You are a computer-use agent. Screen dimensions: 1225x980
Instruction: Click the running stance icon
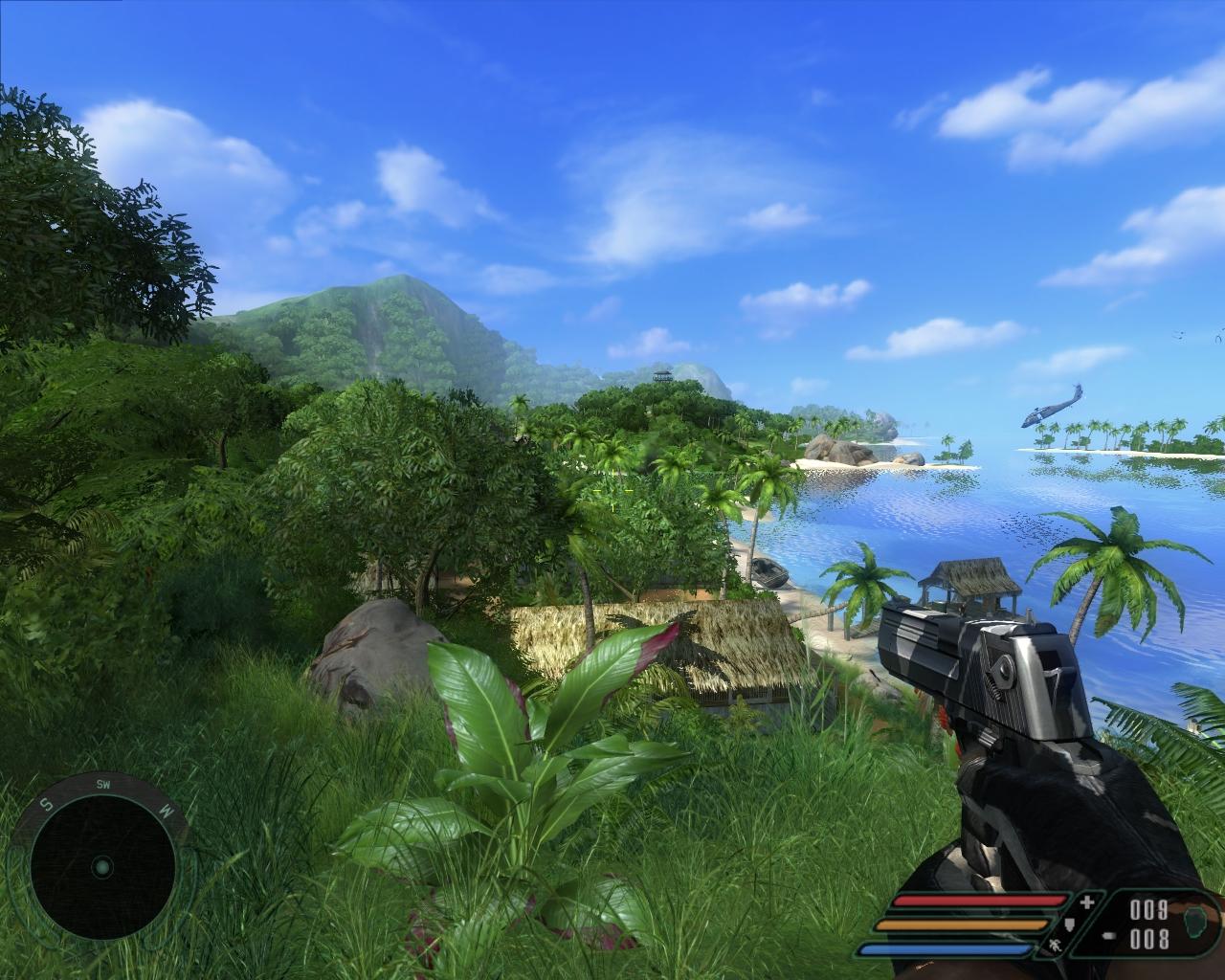pyautogui.click(x=1056, y=947)
